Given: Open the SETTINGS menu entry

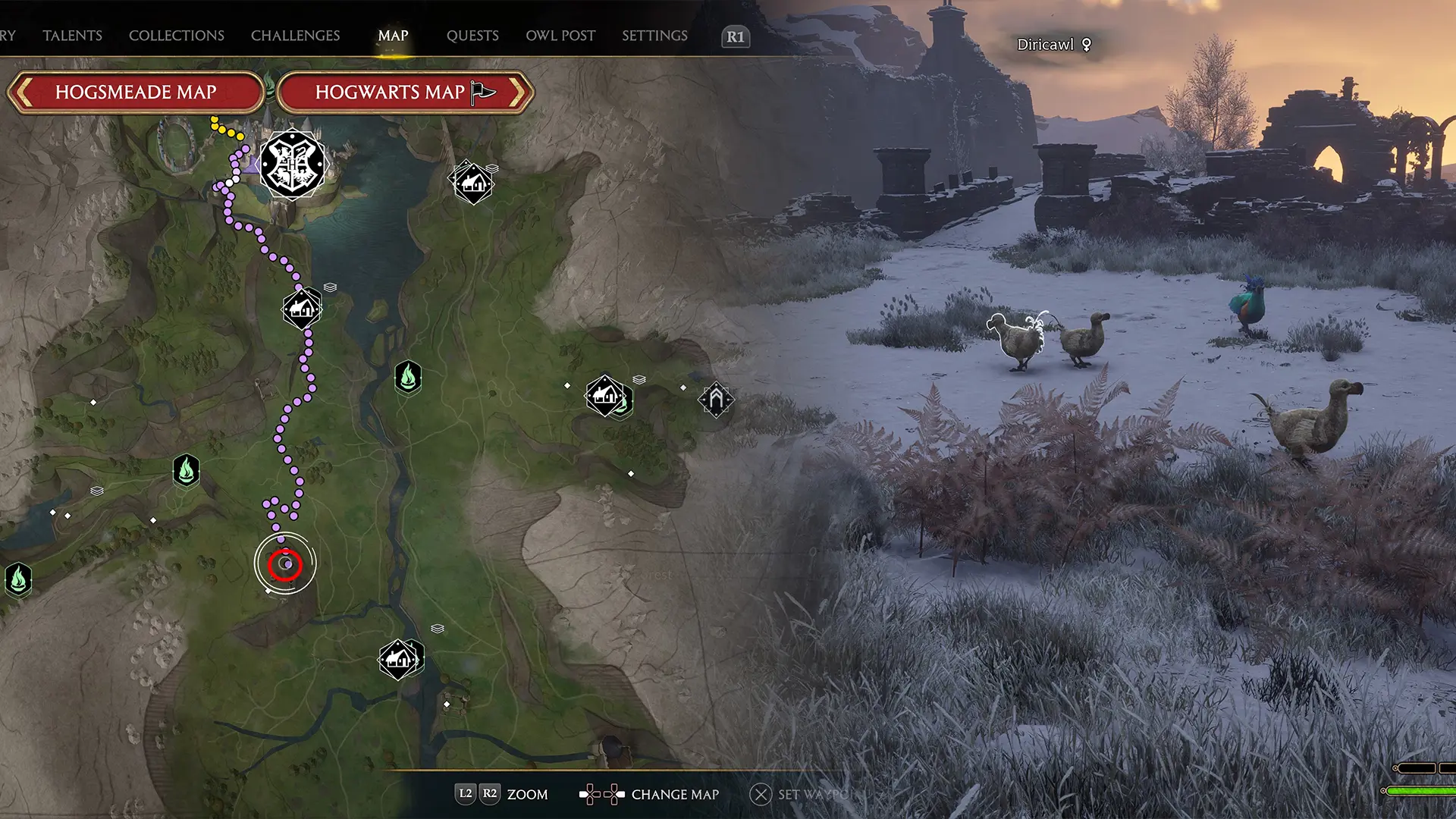Looking at the screenshot, I should coord(654,35).
